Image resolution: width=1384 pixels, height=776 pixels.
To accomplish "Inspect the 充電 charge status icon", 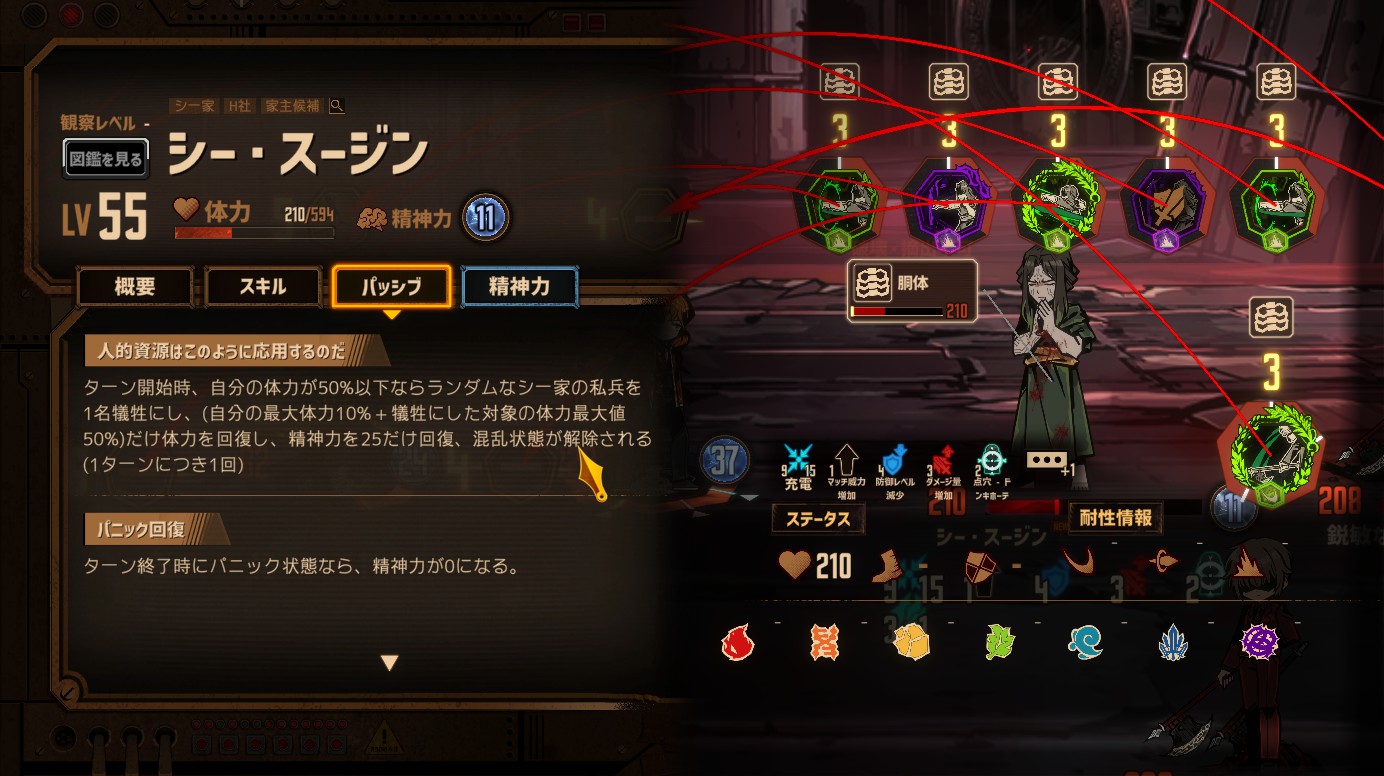I will (x=797, y=460).
